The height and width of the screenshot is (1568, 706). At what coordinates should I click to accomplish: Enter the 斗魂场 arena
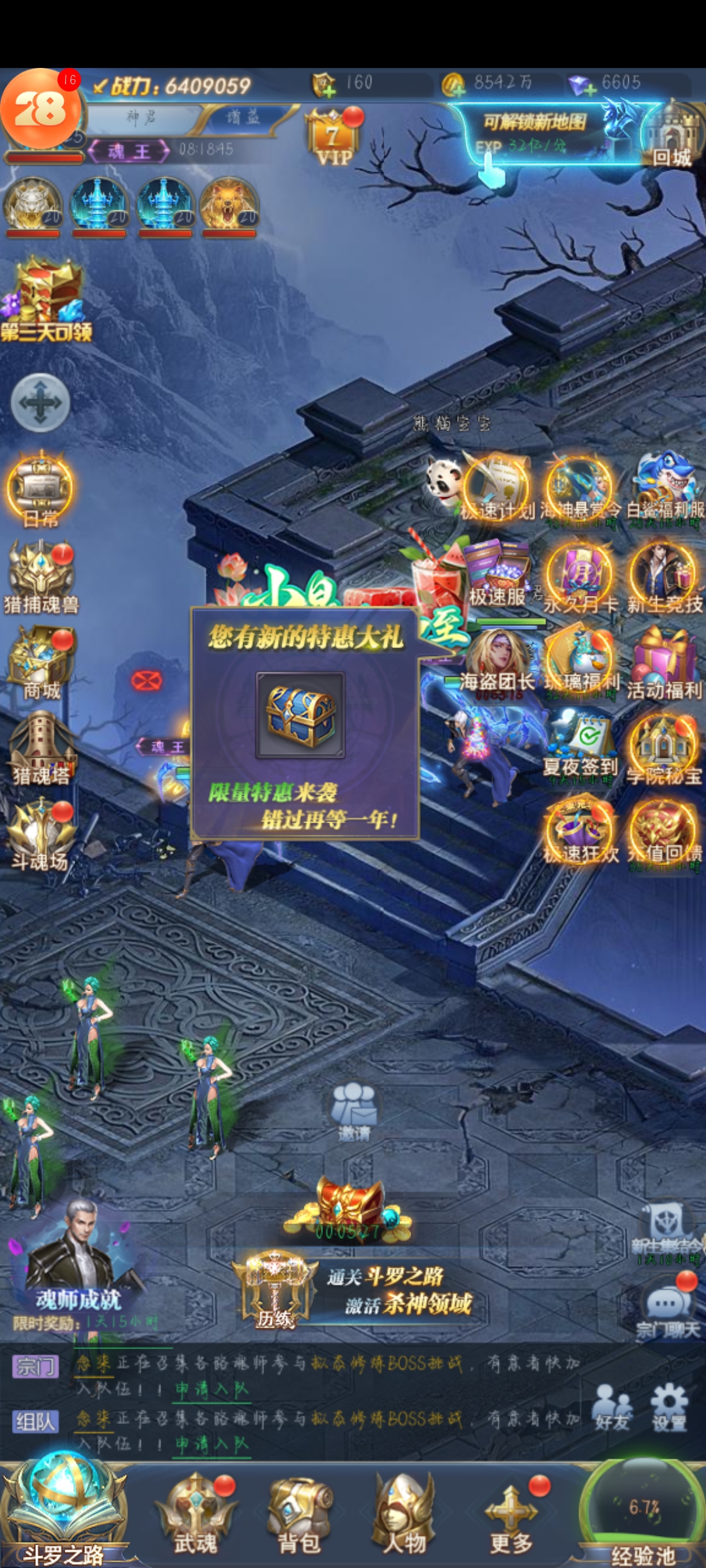pos(41,834)
